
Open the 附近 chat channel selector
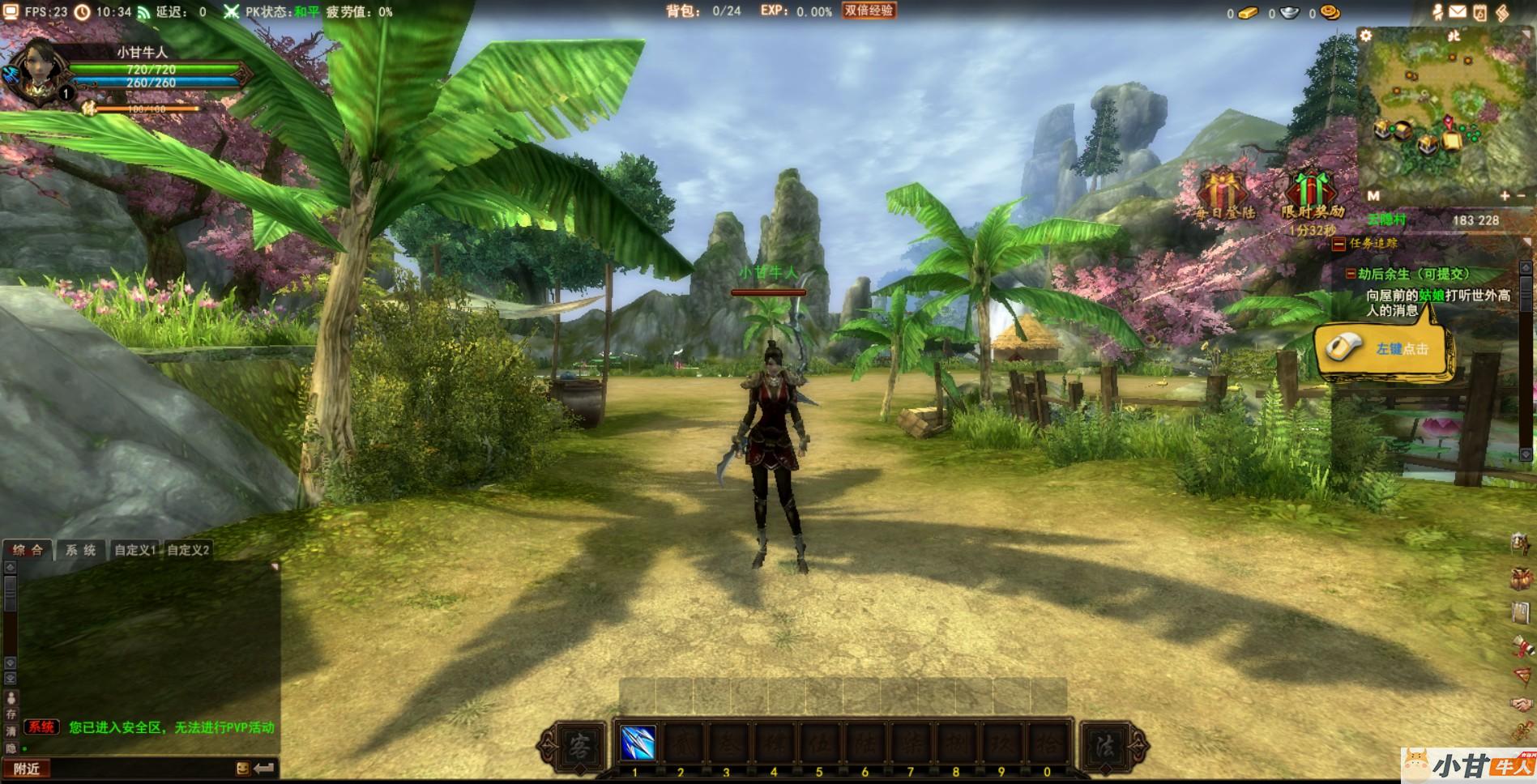pyautogui.click(x=27, y=769)
